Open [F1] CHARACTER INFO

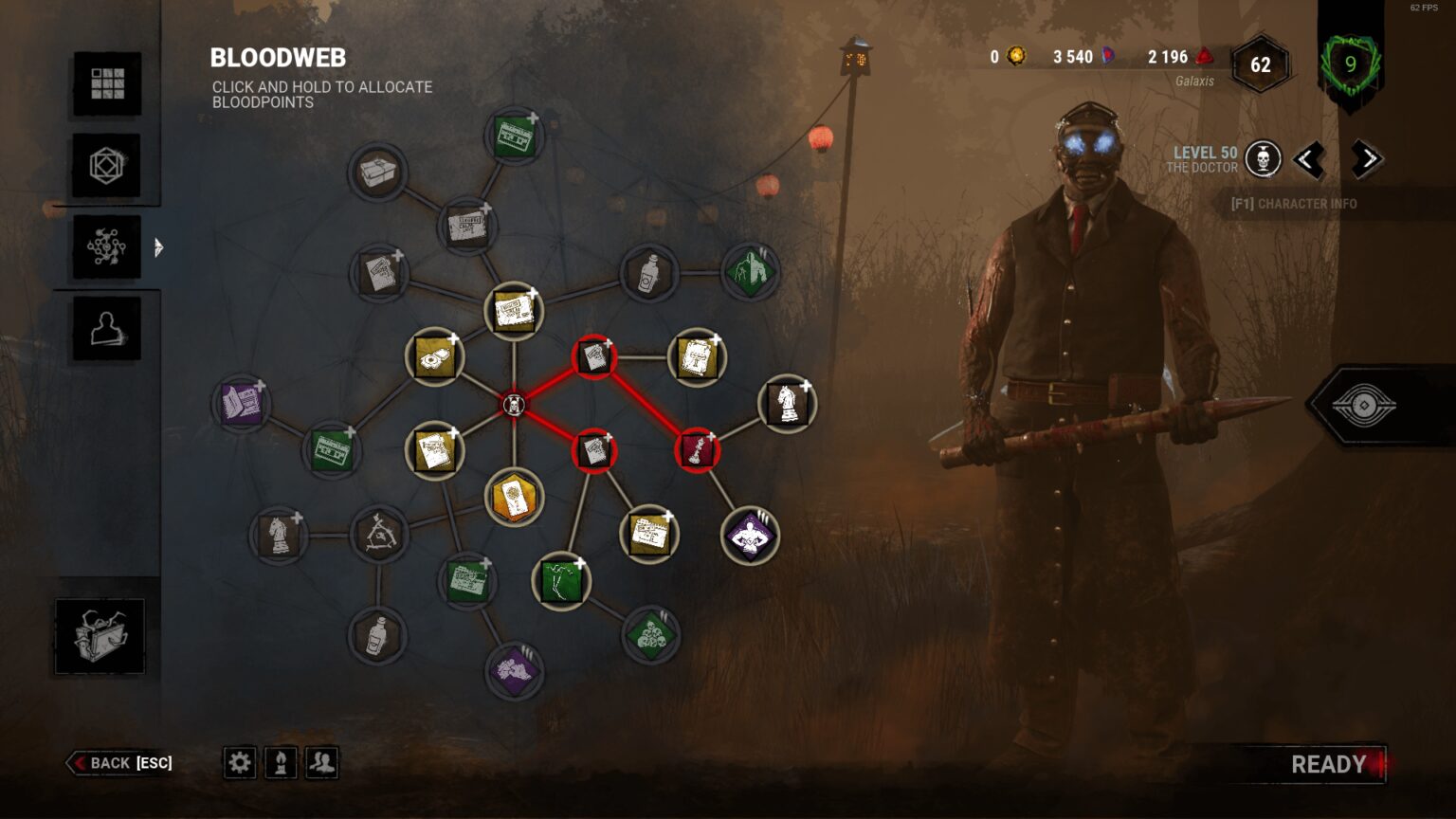(x=1295, y=203)
